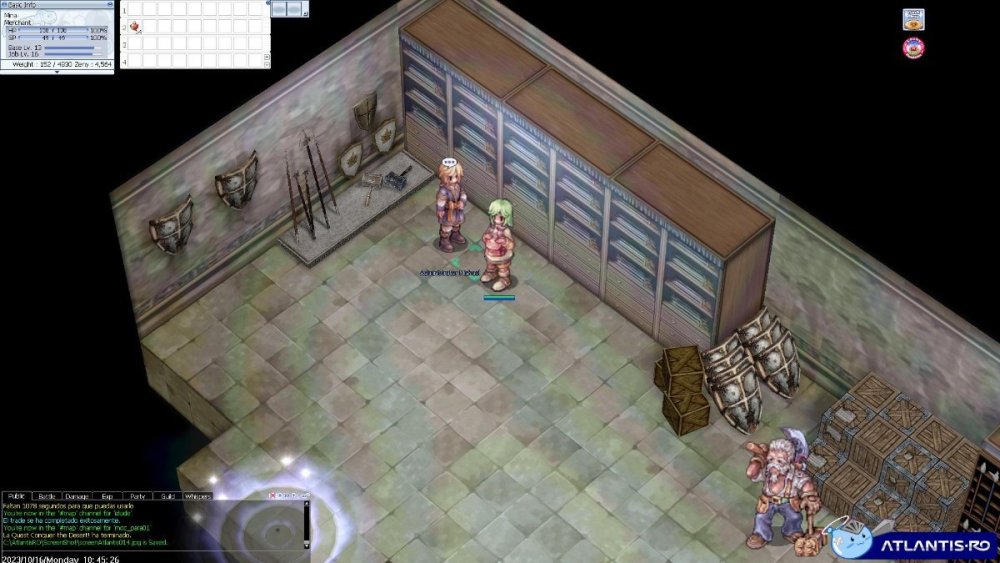The image size is (1000, 563).
Task: Select the Damage chat tab
Action: [76, 496]
